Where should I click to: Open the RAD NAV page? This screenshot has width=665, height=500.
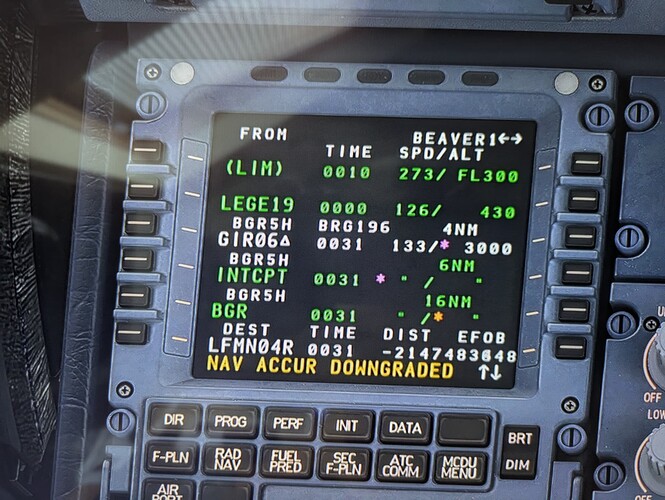pos(228,459)
